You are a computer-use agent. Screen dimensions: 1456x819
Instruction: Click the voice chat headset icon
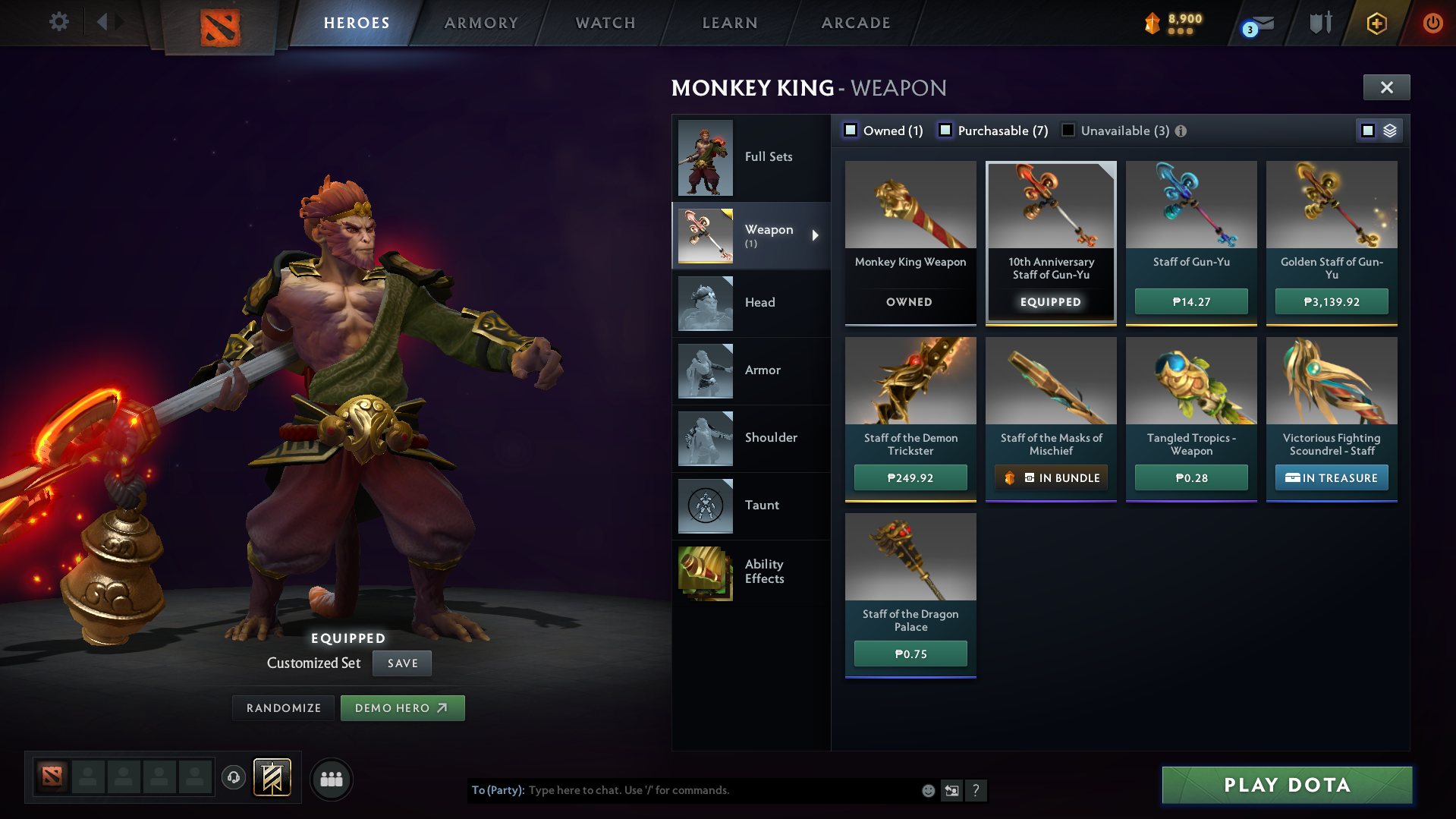click(x=233, y=779)
